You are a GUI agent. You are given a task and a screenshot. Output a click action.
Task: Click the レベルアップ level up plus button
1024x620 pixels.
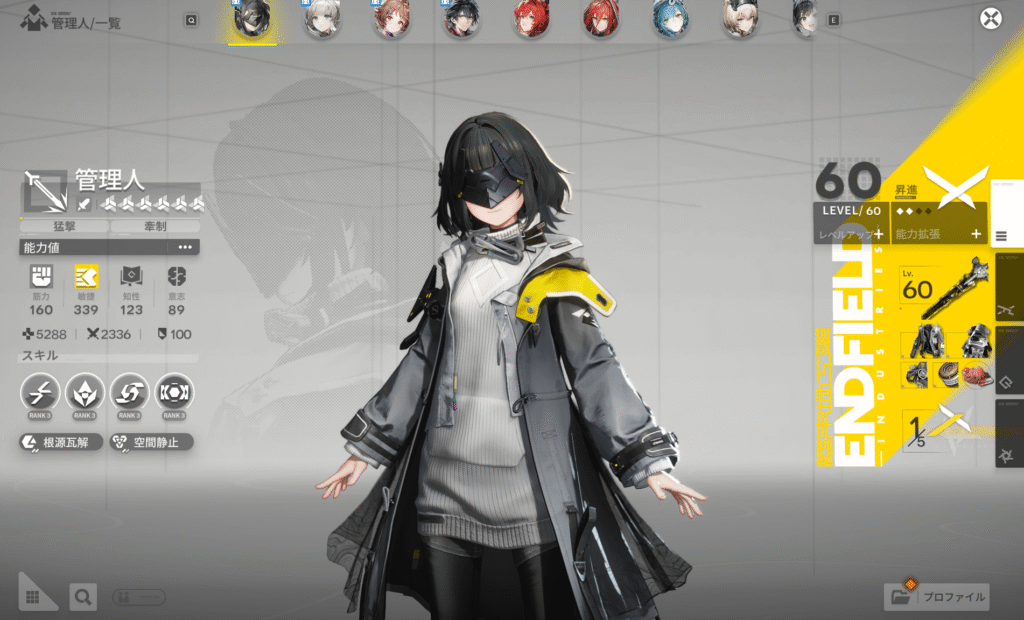point(877,234)
